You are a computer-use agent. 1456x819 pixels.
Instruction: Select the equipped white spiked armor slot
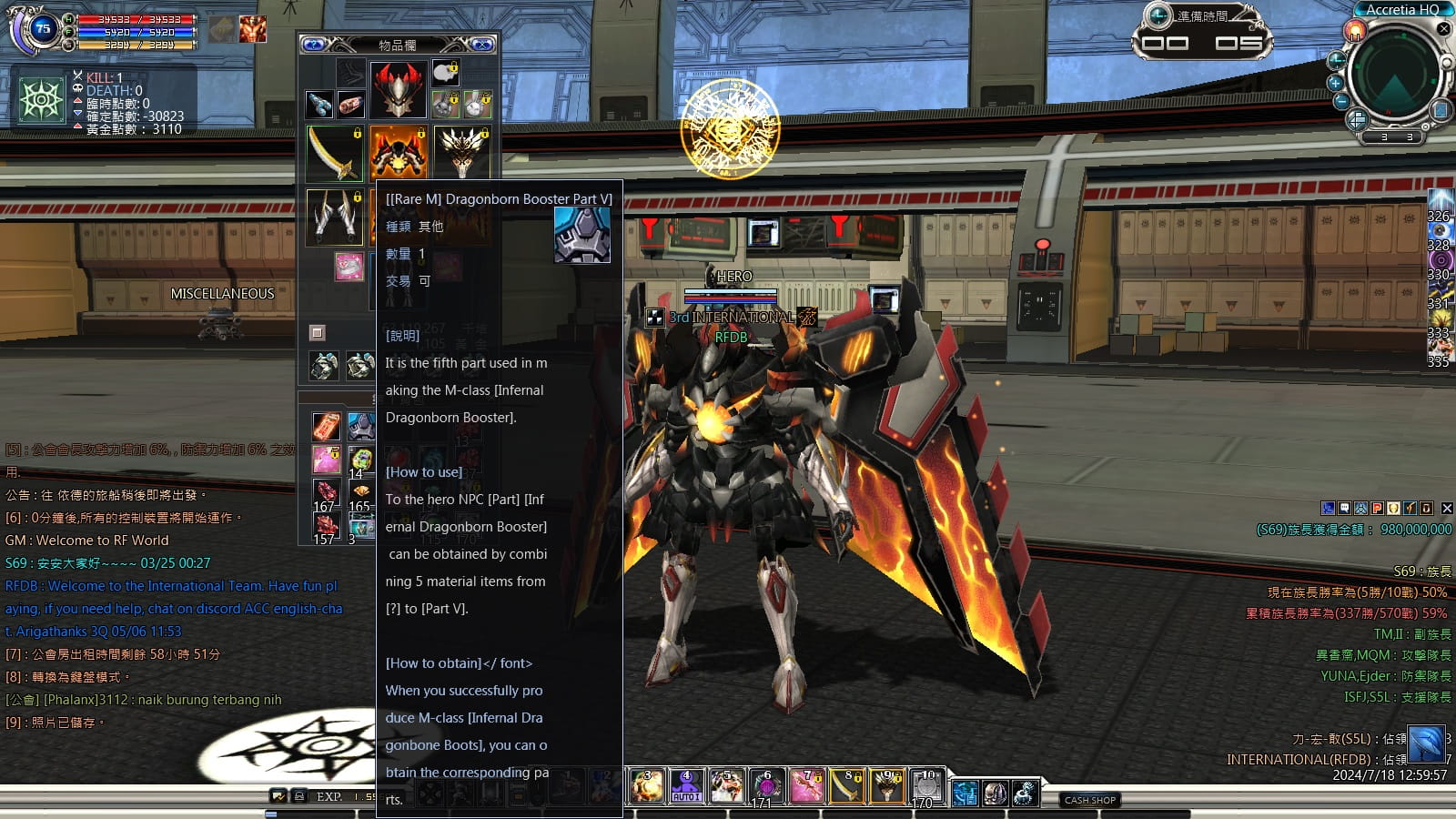click(462, 152)
